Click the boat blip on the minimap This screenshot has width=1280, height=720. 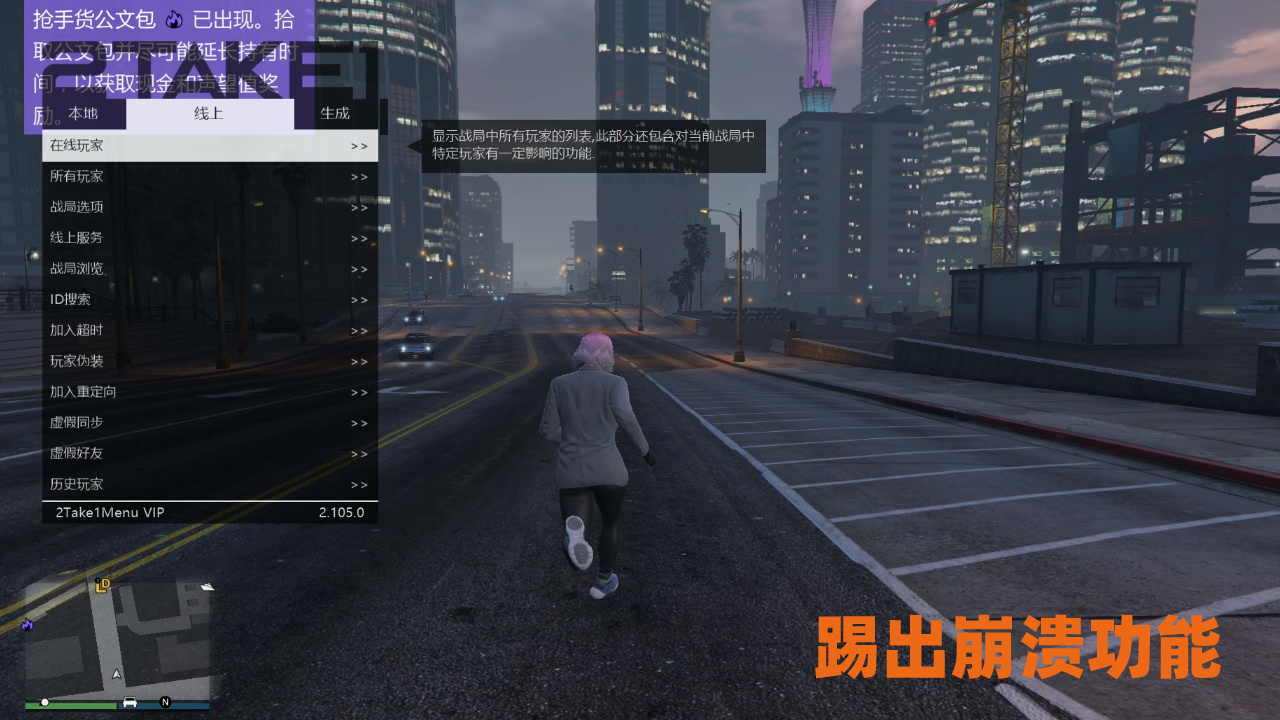(208, 587)
